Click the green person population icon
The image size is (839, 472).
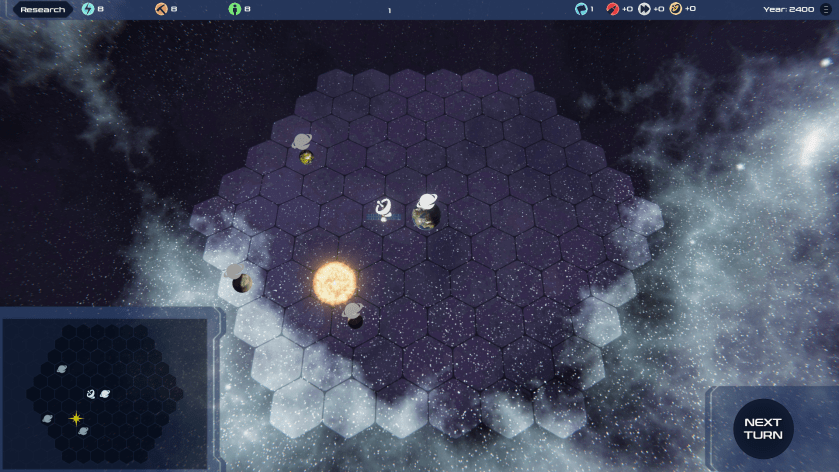tap(235, 9)
